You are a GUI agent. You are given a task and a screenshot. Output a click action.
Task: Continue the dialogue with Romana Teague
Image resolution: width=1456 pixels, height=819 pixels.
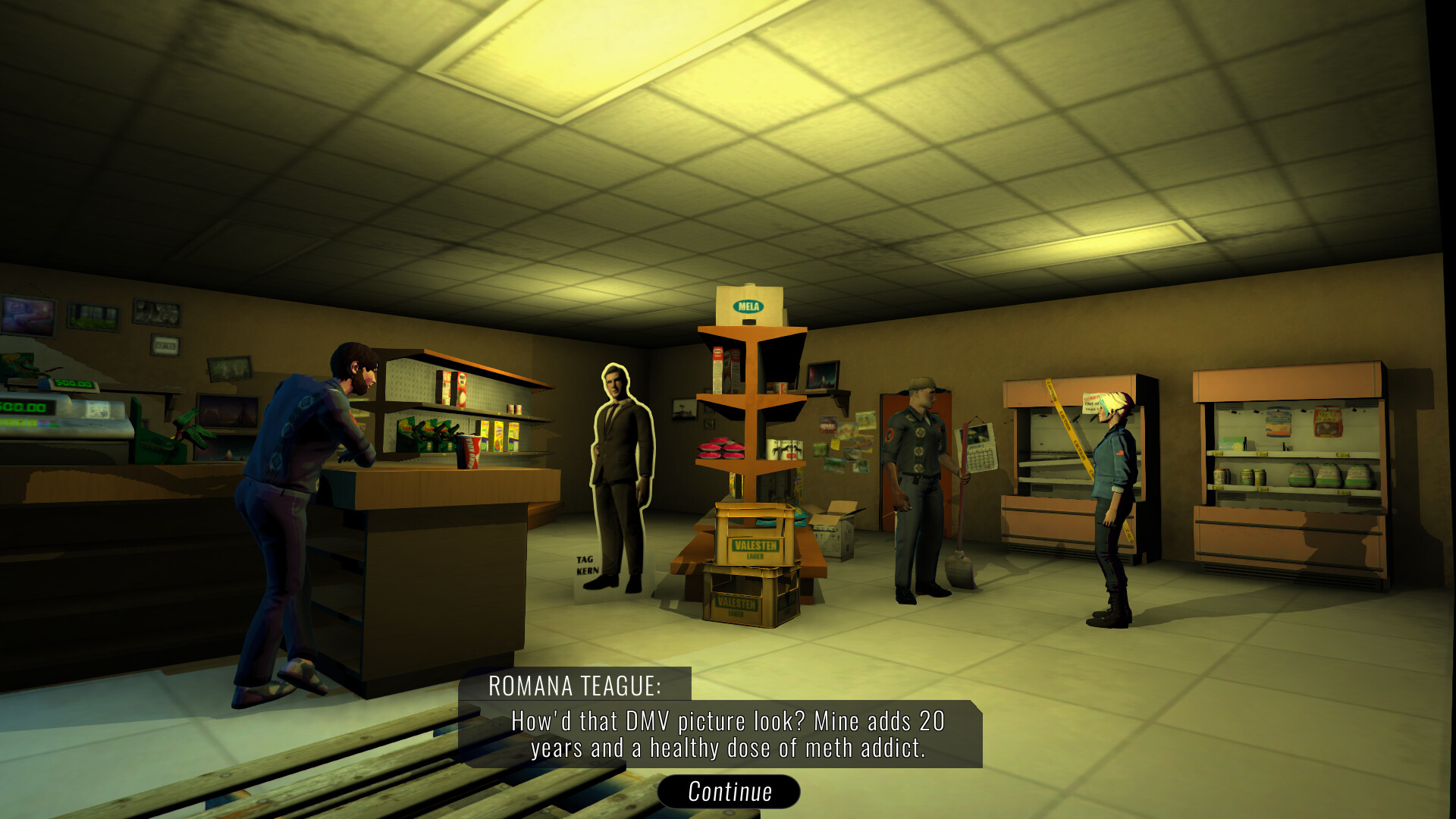click(729, 792)
